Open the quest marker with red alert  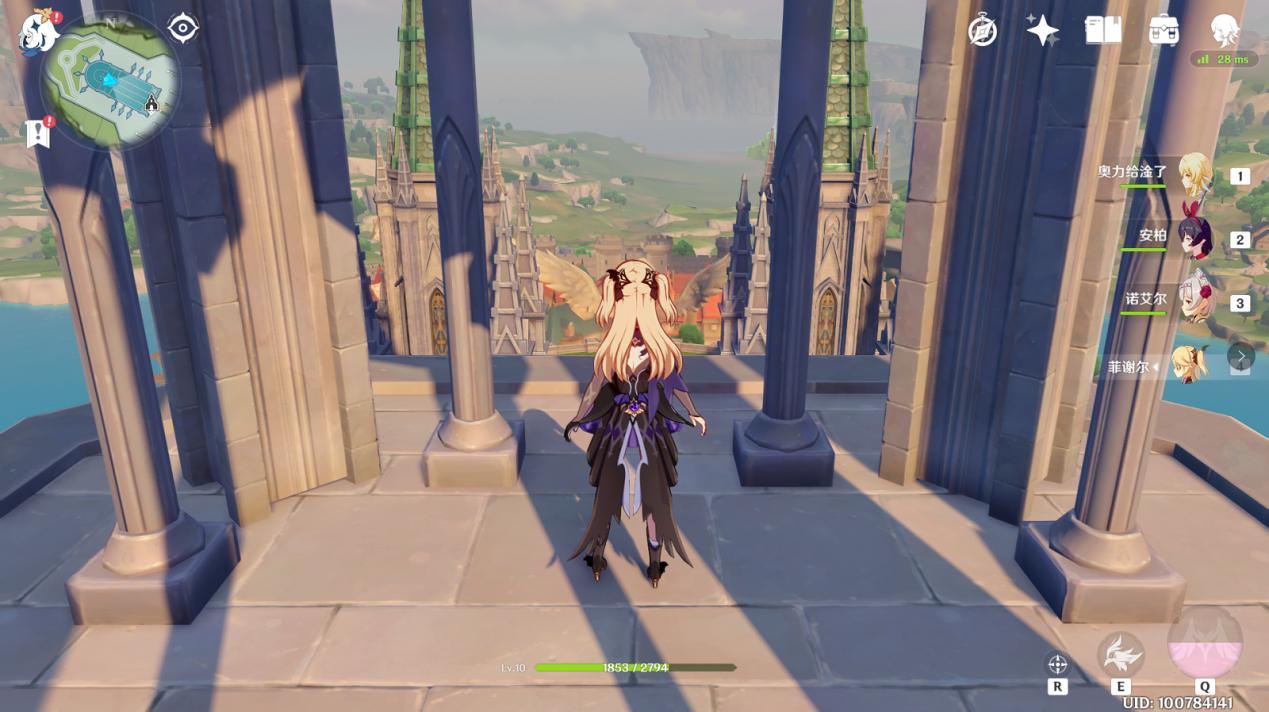(38, 132)
